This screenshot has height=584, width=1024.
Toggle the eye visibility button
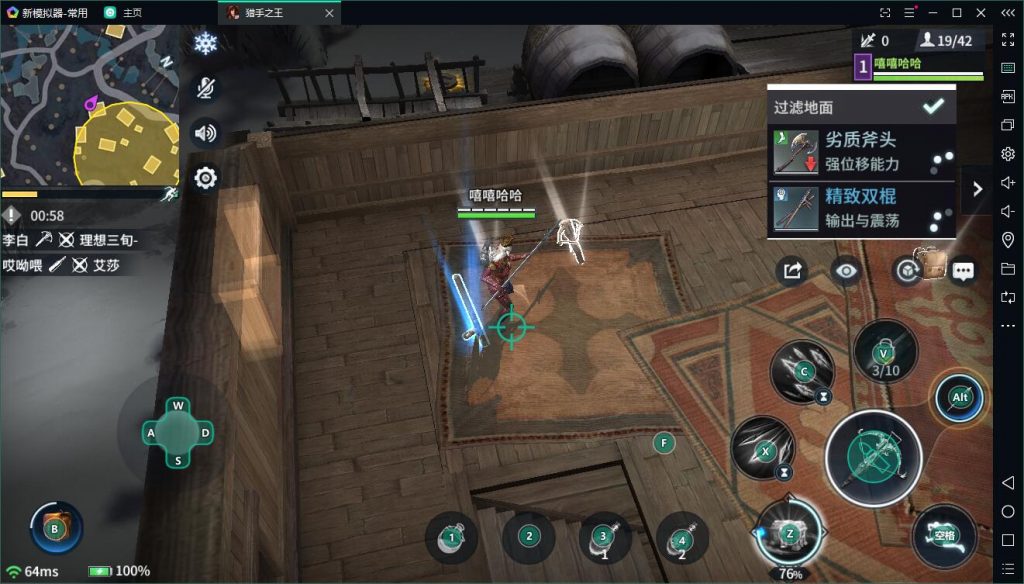847,271
